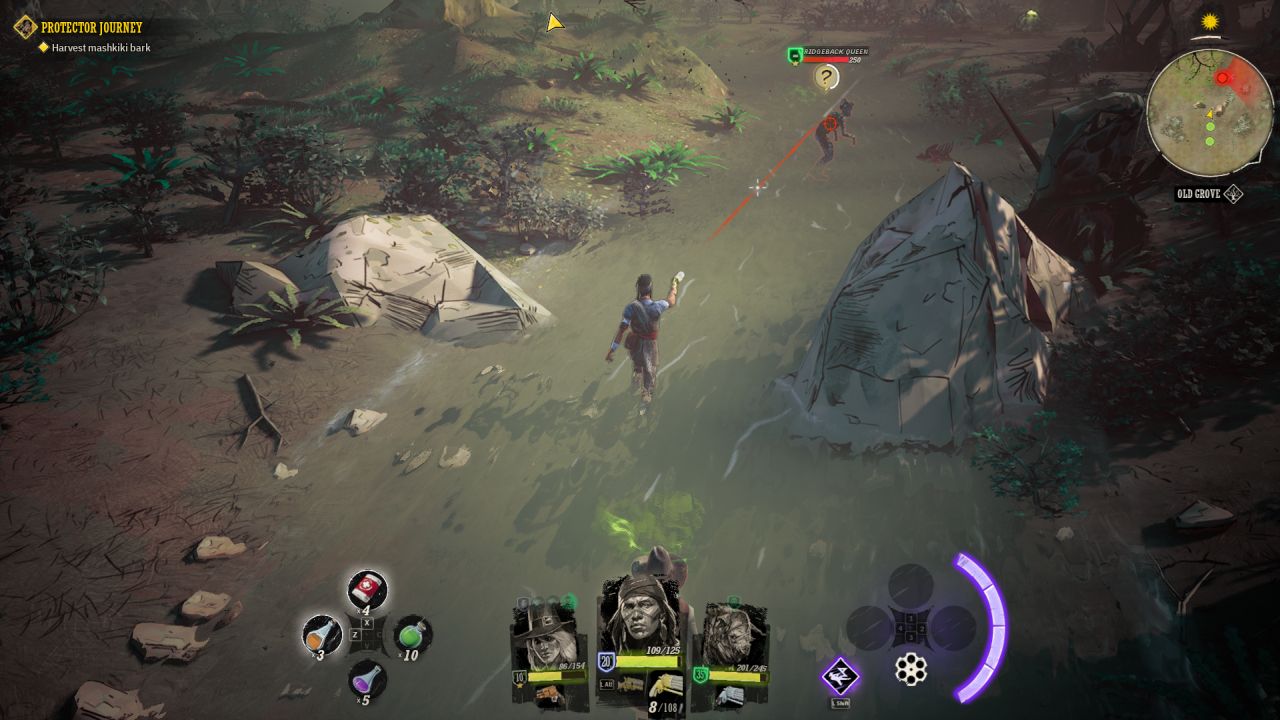Select the Harvest mashkiki bark objective
This screenshot has width=1280, height=720.
[100, 47]
